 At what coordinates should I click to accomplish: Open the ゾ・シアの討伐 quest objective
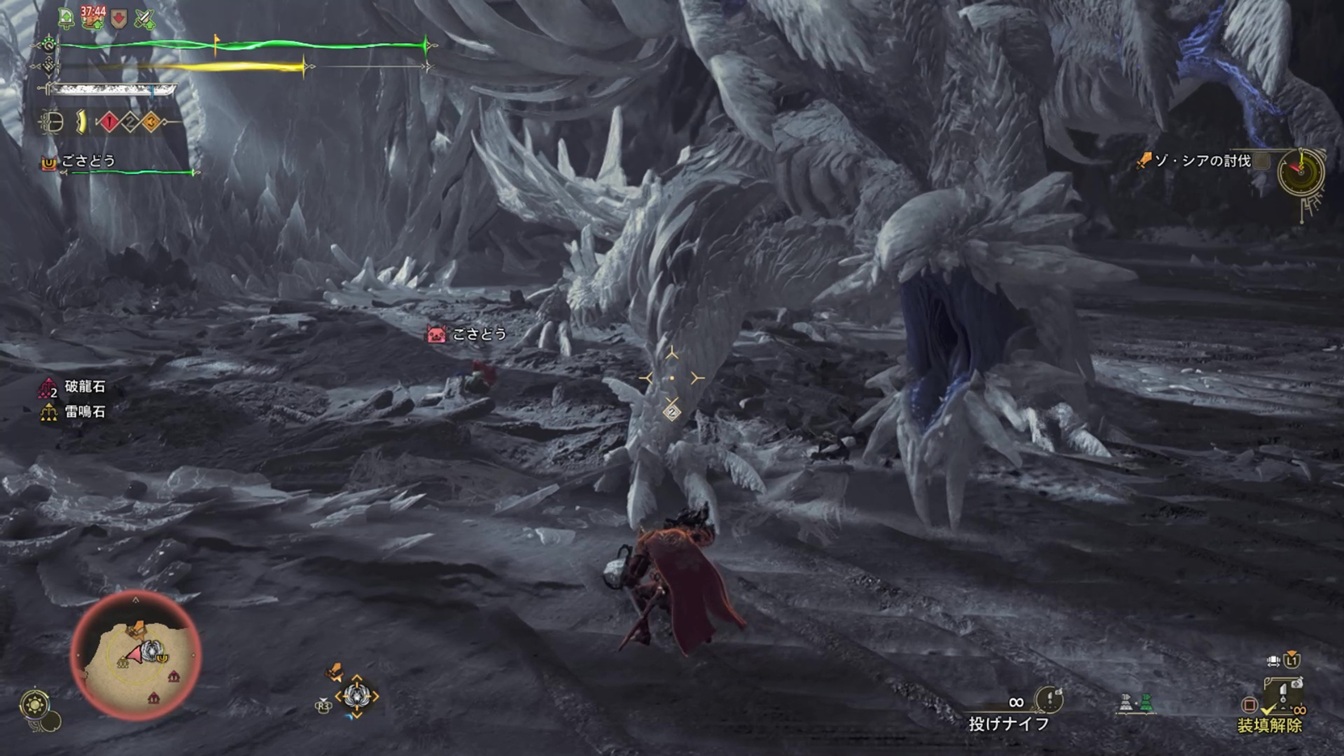1200,160
